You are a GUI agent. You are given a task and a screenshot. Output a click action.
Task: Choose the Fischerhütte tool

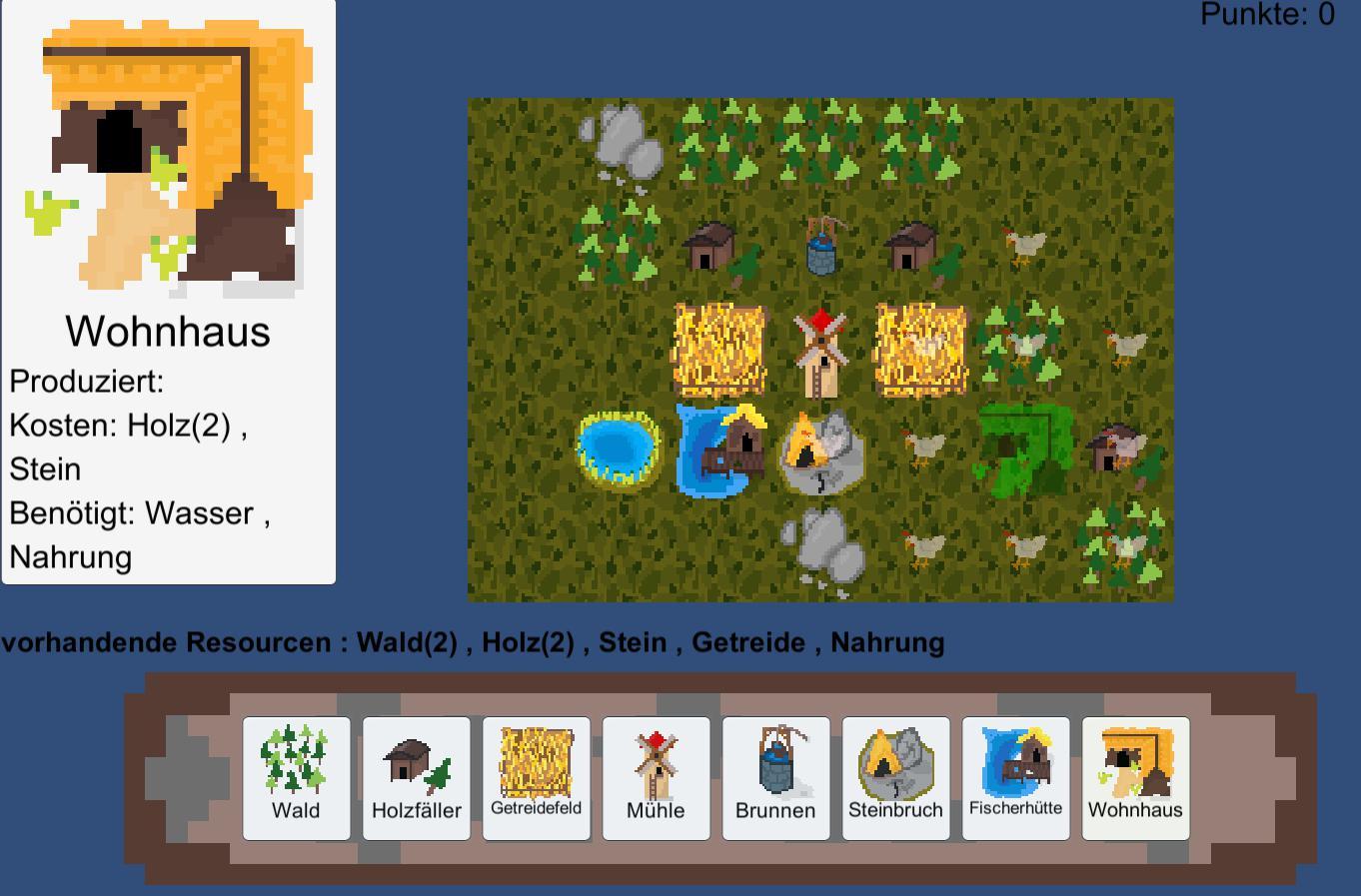coord(1015,779)
